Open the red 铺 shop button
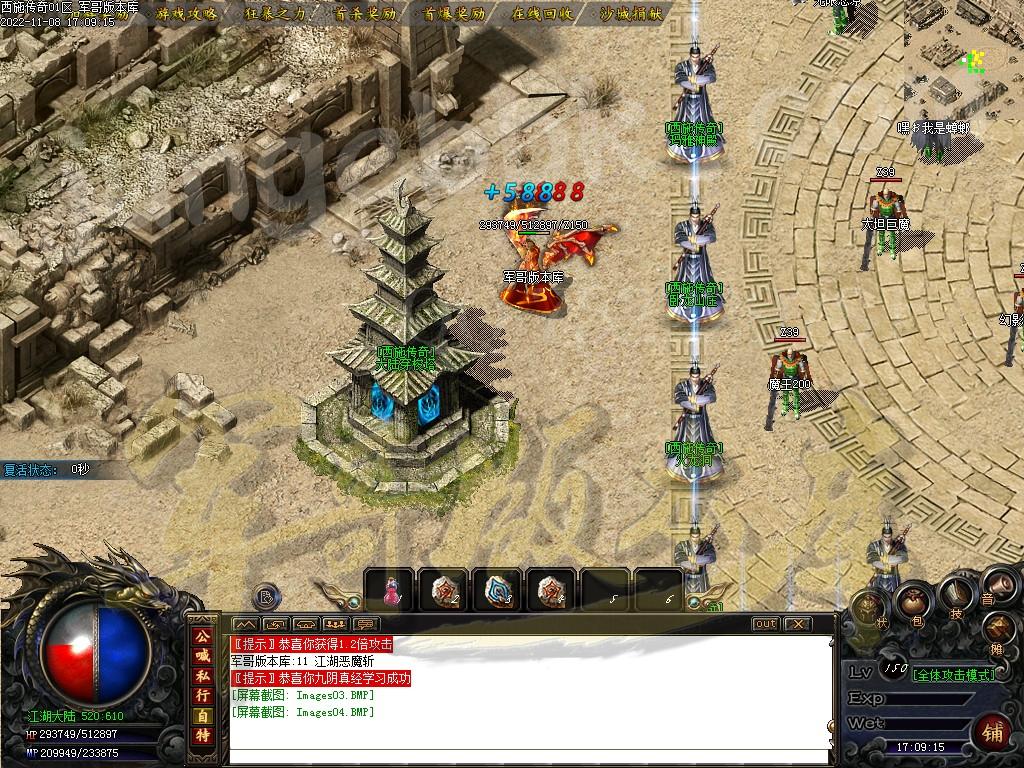Screen dimensions: 1024x768 (992, 732)
